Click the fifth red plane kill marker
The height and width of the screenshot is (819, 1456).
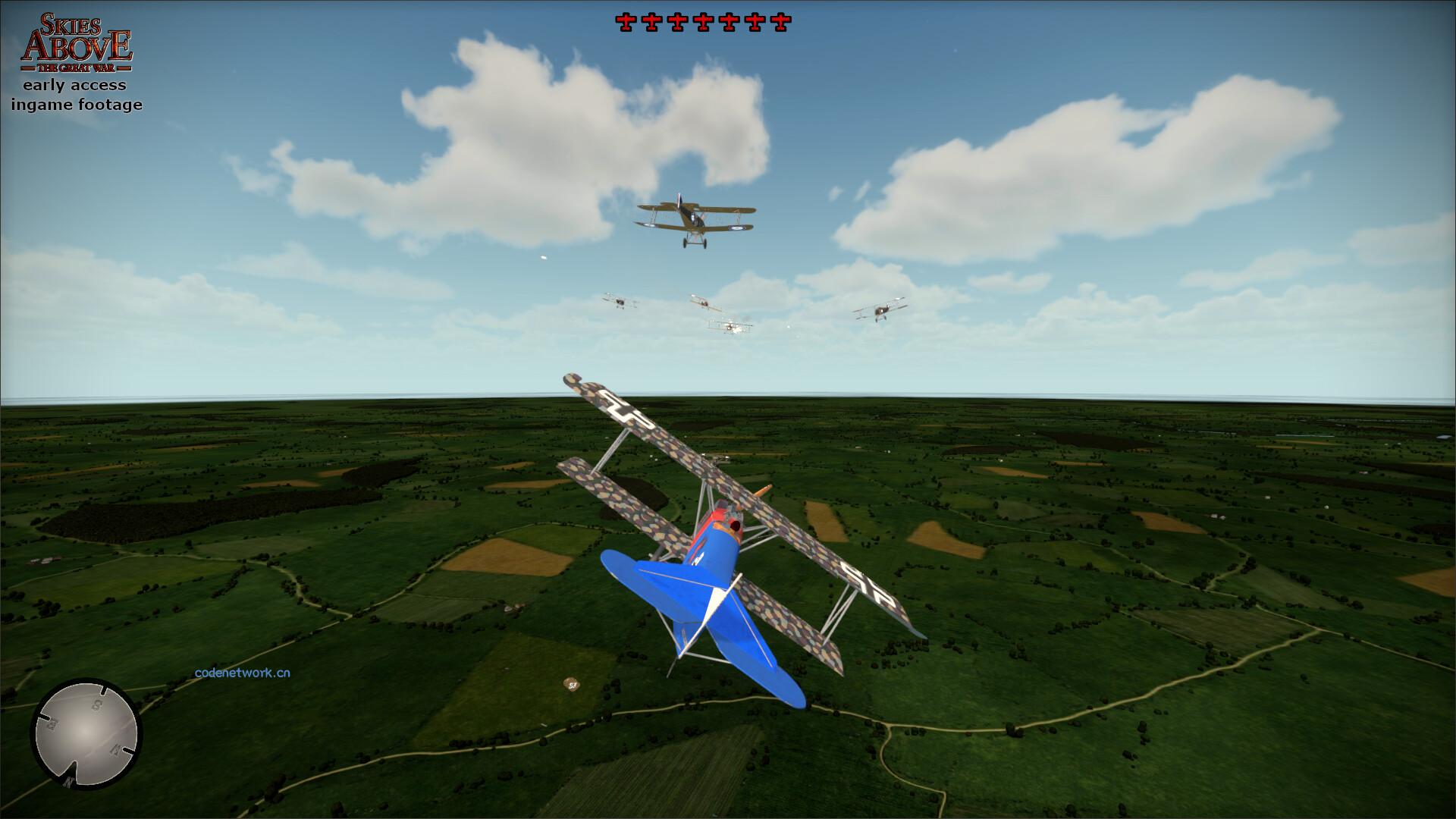[729, 22]
